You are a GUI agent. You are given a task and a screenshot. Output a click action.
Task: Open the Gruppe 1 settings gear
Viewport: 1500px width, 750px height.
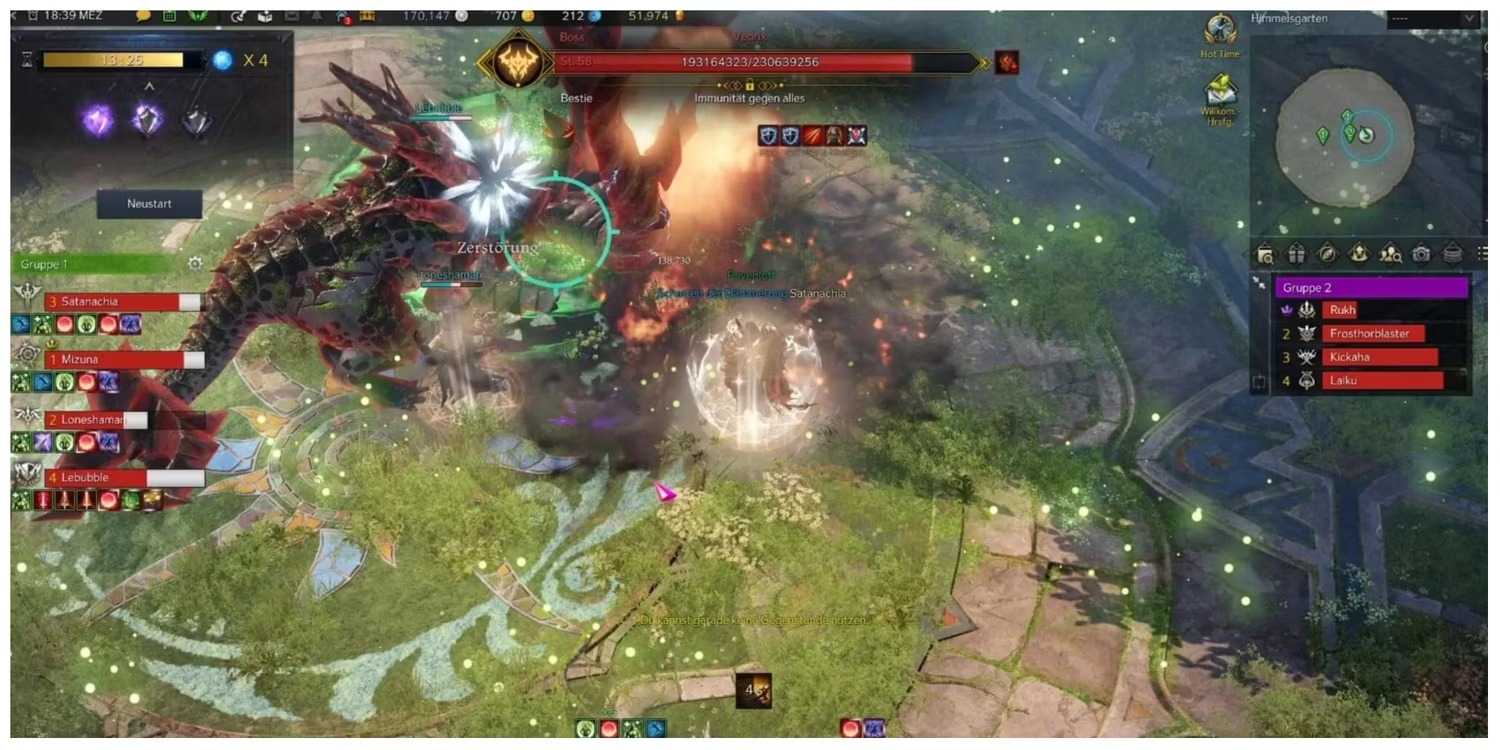[195, 264]
